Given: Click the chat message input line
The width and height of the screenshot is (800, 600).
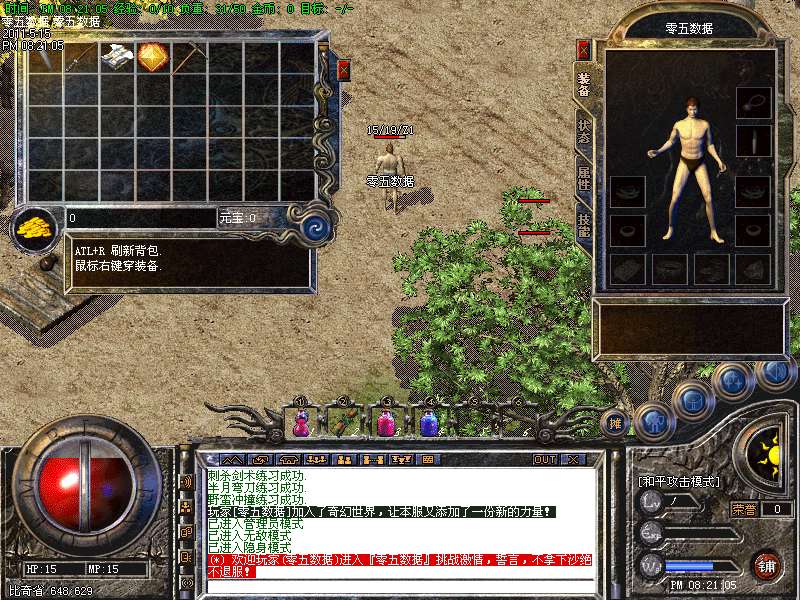Looking at the screenshot, I should coord(400,583).
